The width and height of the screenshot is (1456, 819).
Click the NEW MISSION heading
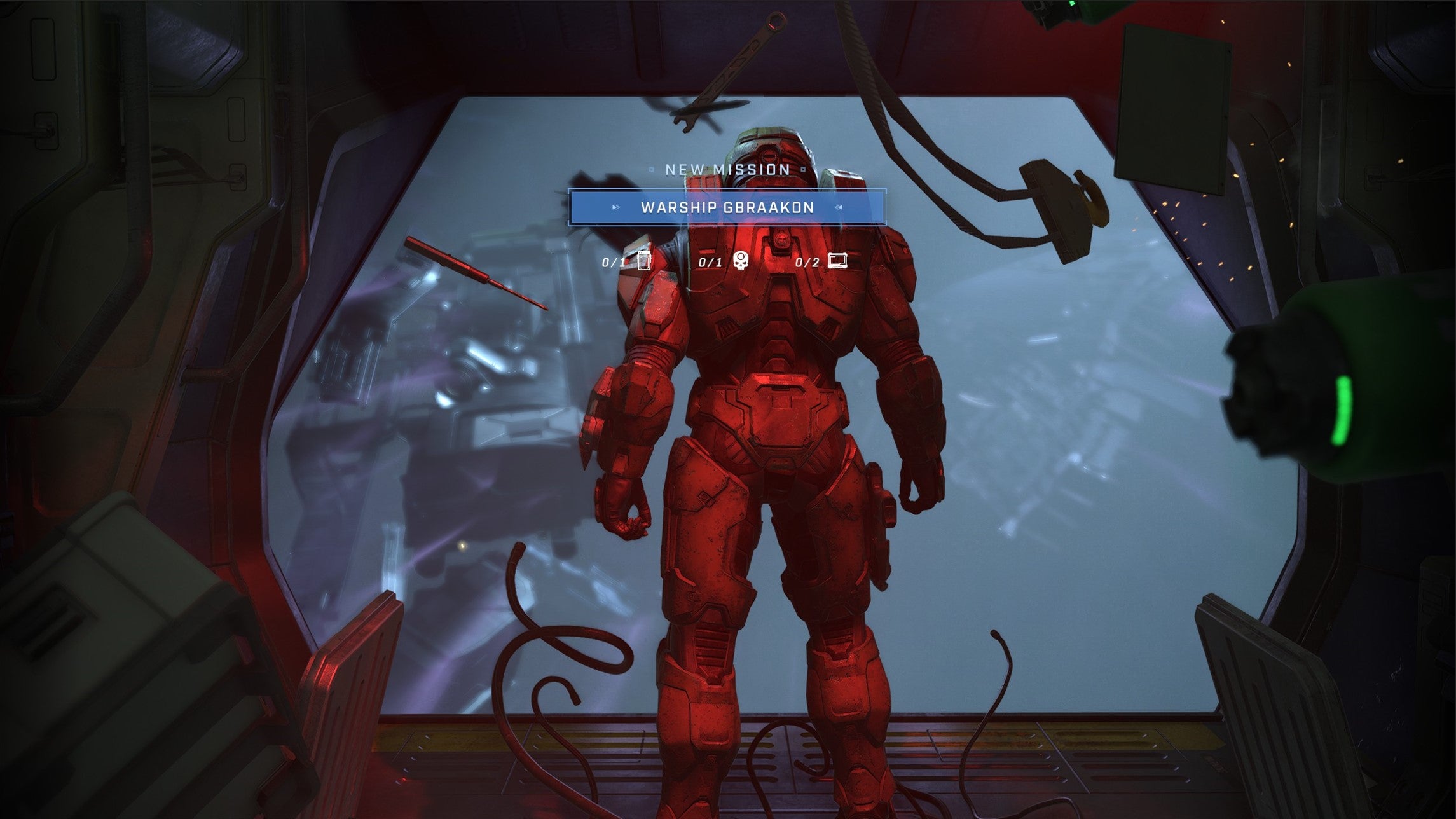point(729,169)
